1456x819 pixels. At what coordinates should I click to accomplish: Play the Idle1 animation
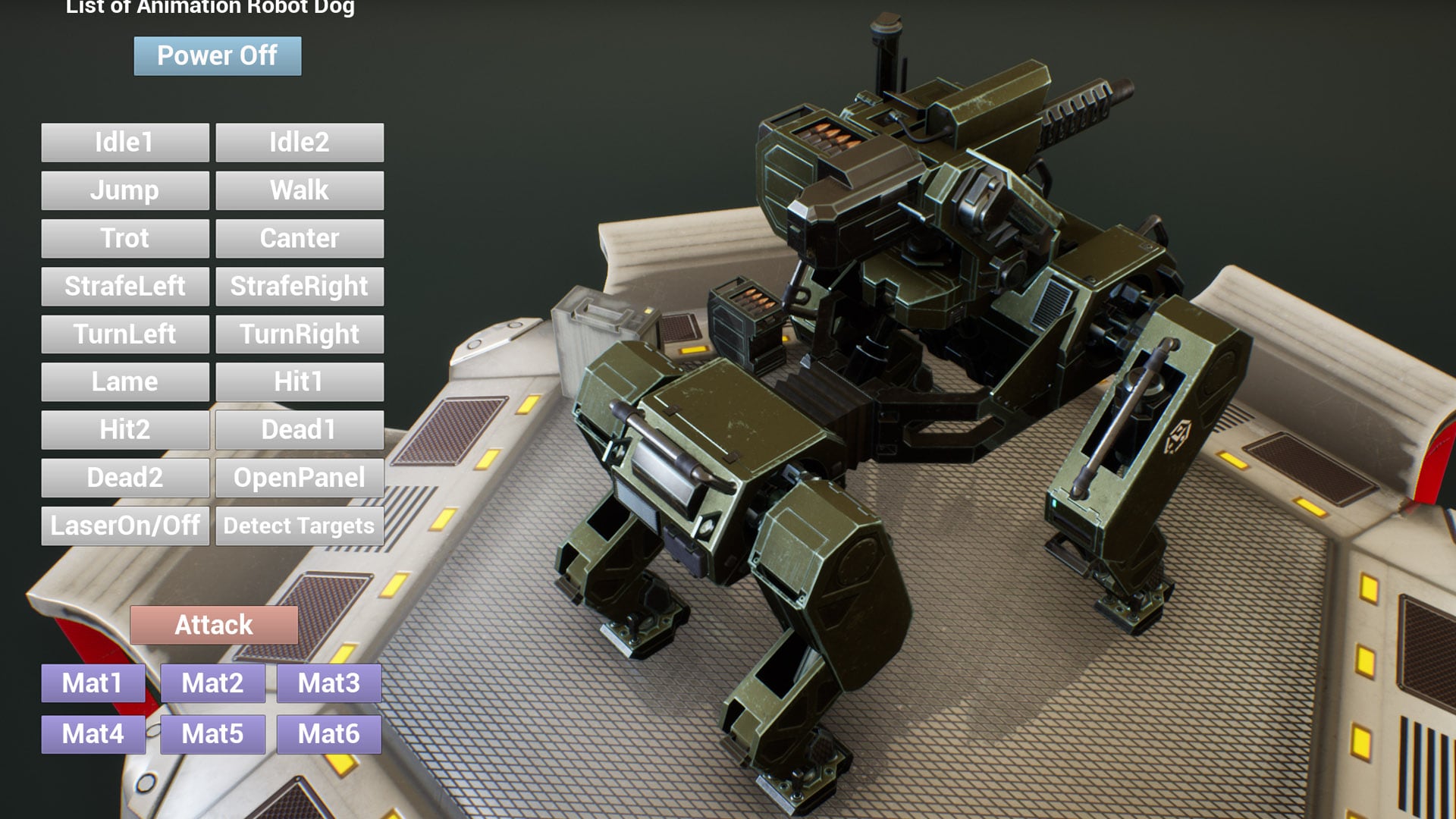point(124,142)
